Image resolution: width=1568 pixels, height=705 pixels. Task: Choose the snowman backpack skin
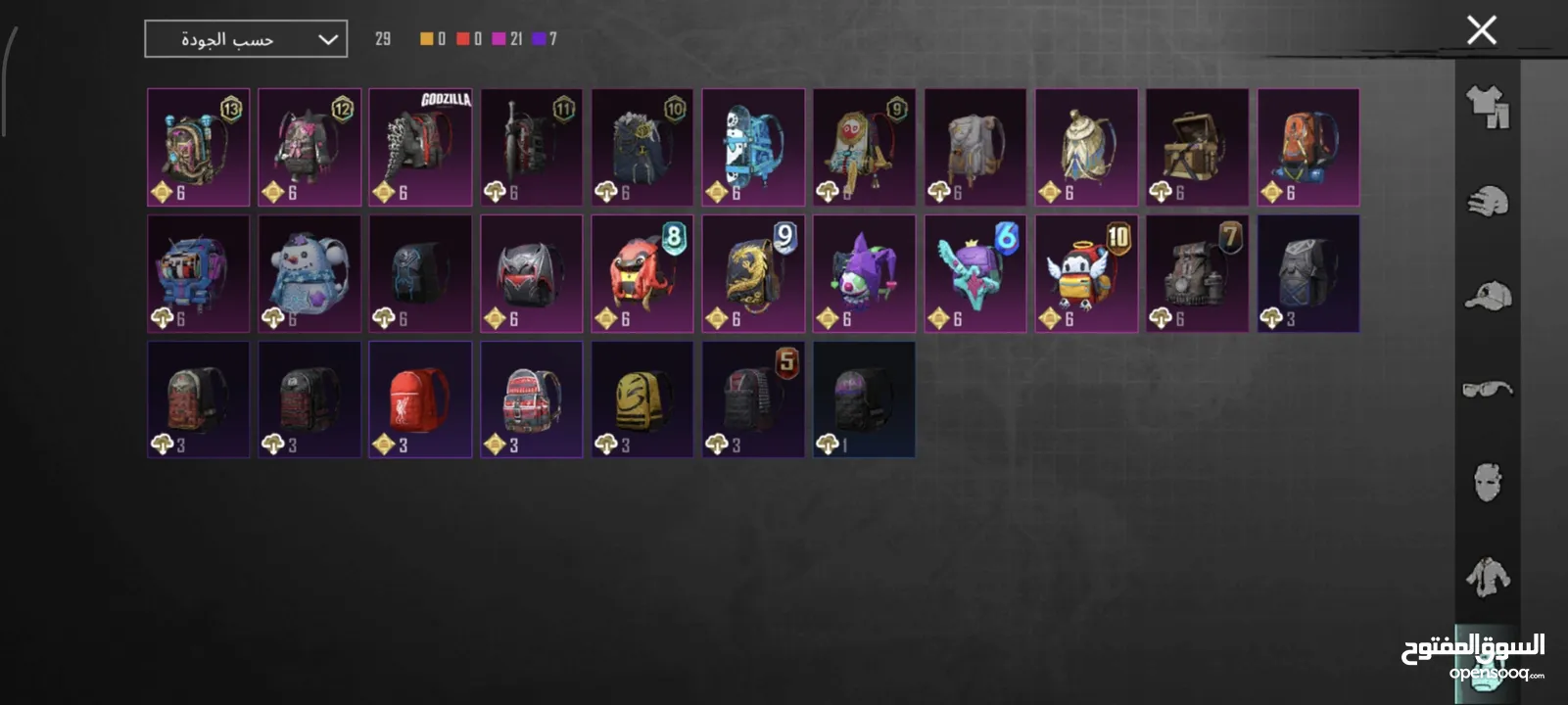[x=309, y=273]
